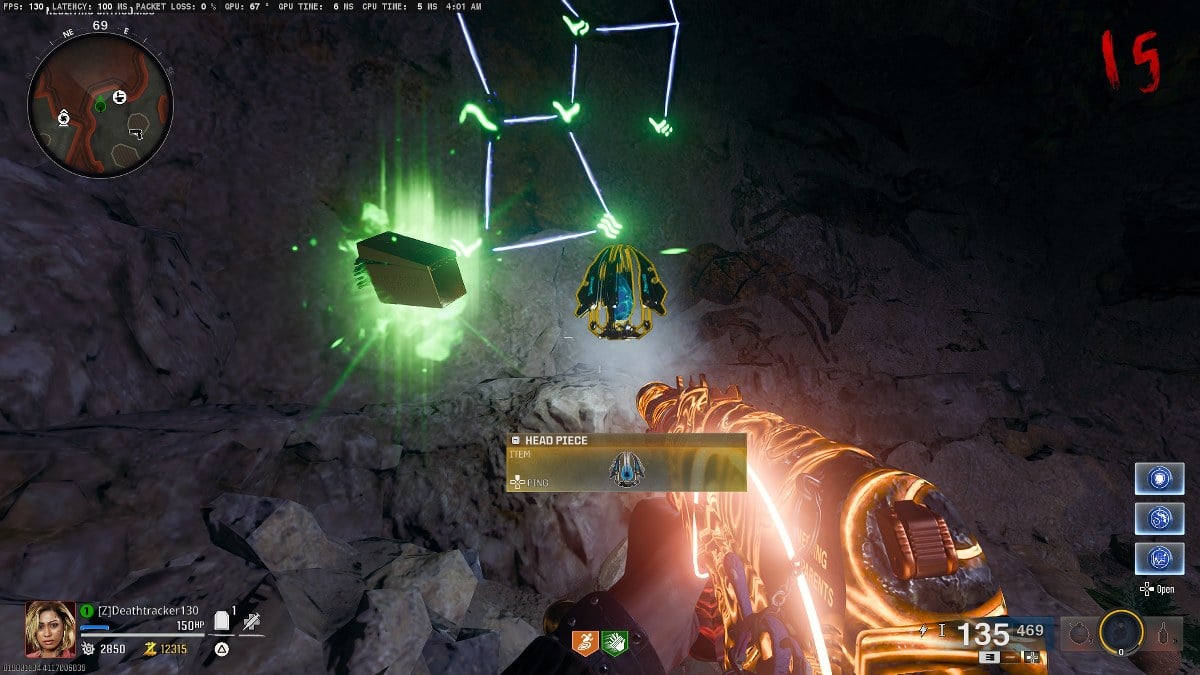Click the green perk icon beside the orange one
Viewport: 1200px width, 675px height.
pos(615,643)
